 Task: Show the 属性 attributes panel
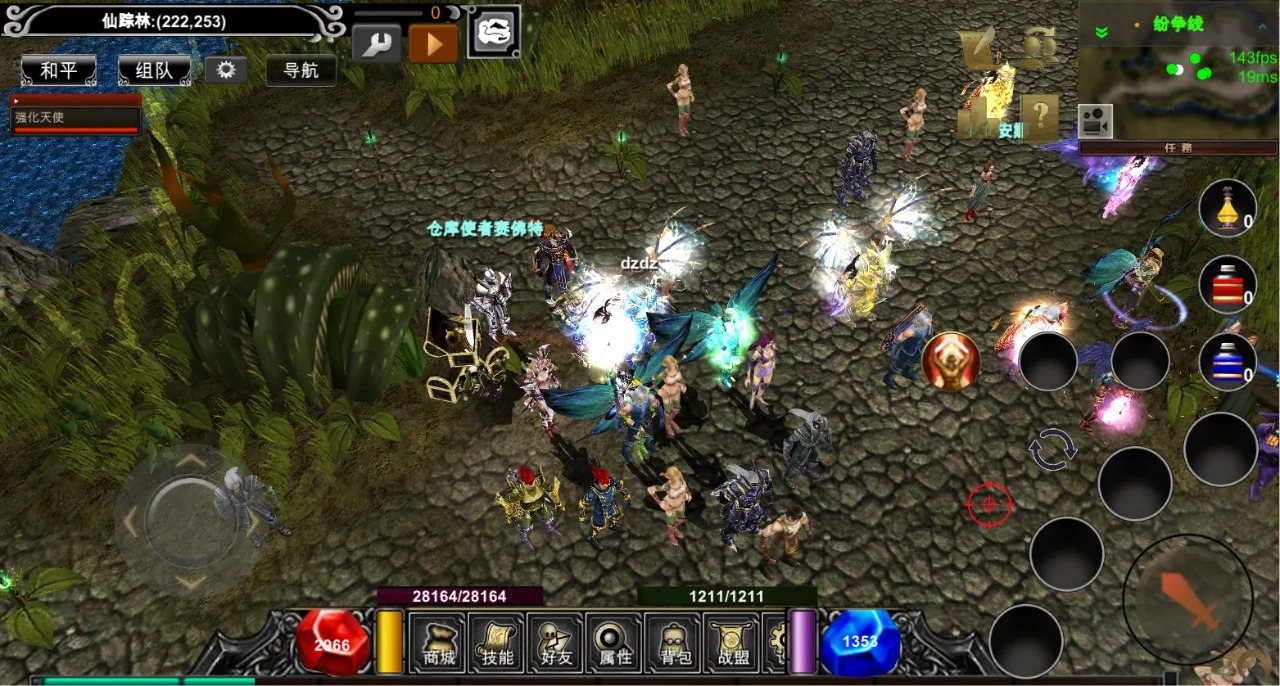615,645
